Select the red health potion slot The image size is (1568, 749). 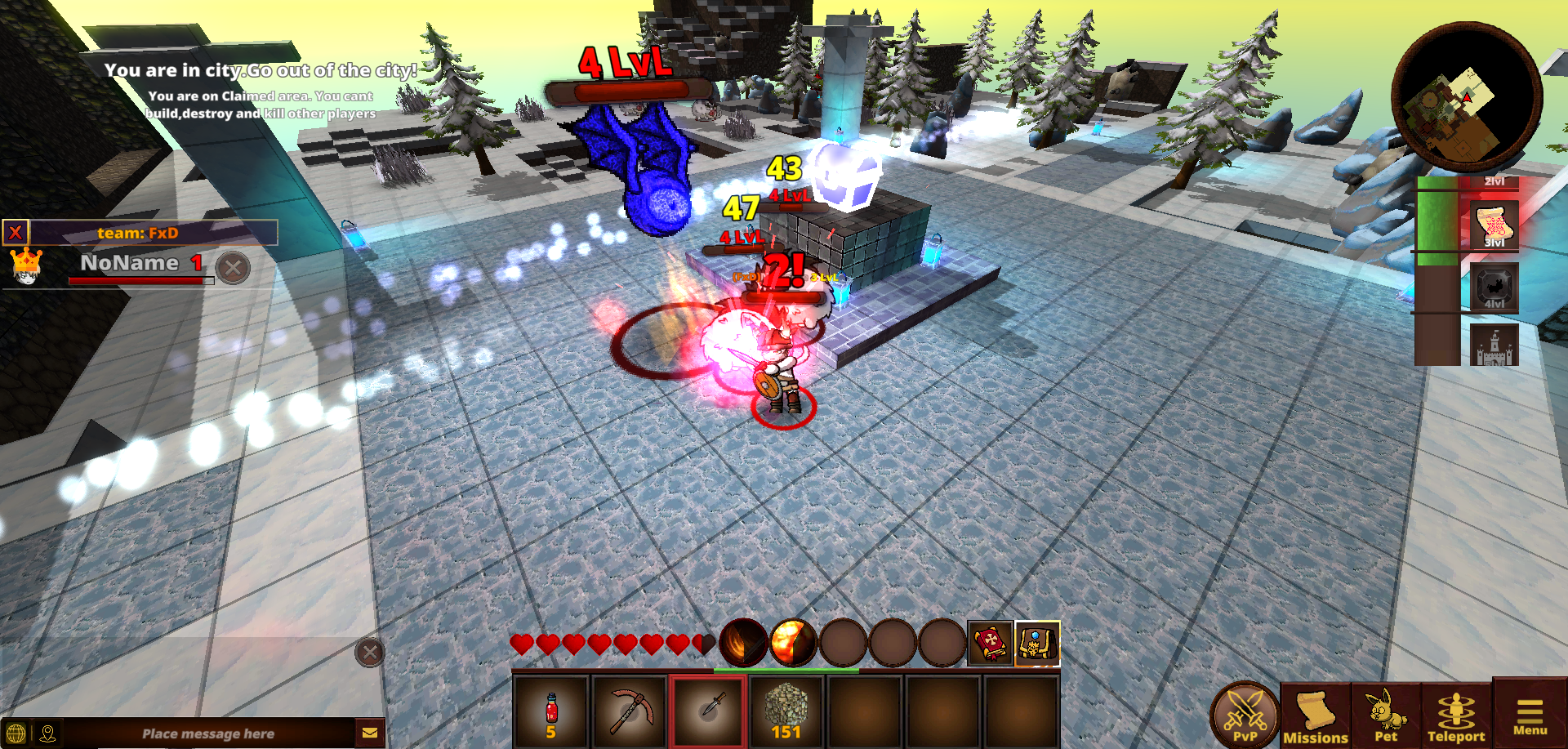550,711
